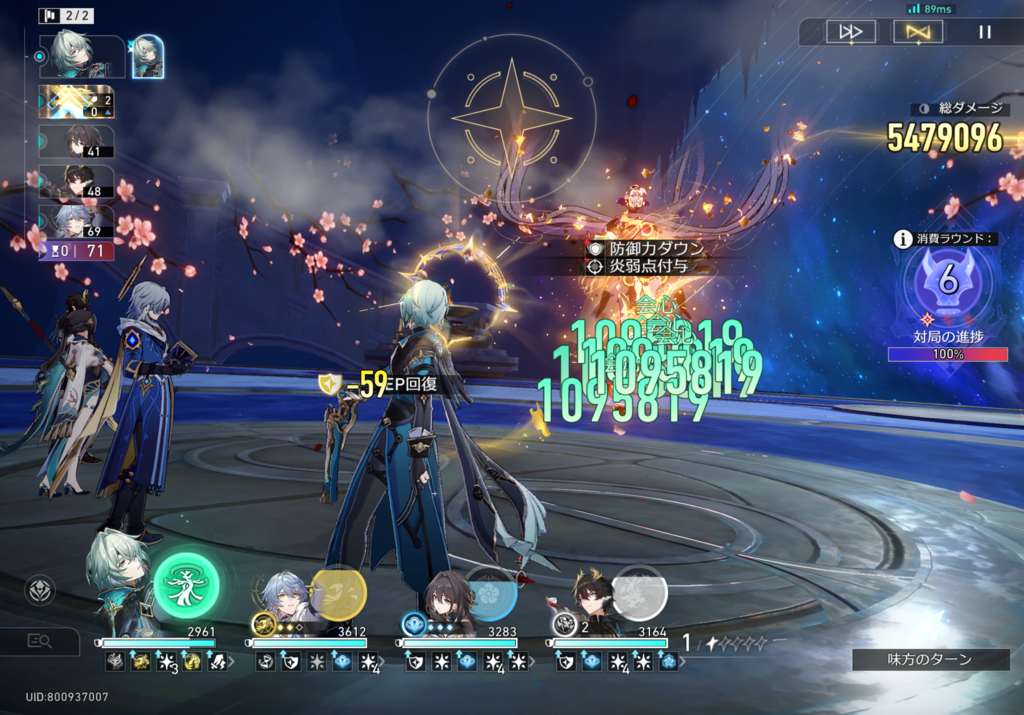Toggle the double-speed battle button

coord(851,32)
